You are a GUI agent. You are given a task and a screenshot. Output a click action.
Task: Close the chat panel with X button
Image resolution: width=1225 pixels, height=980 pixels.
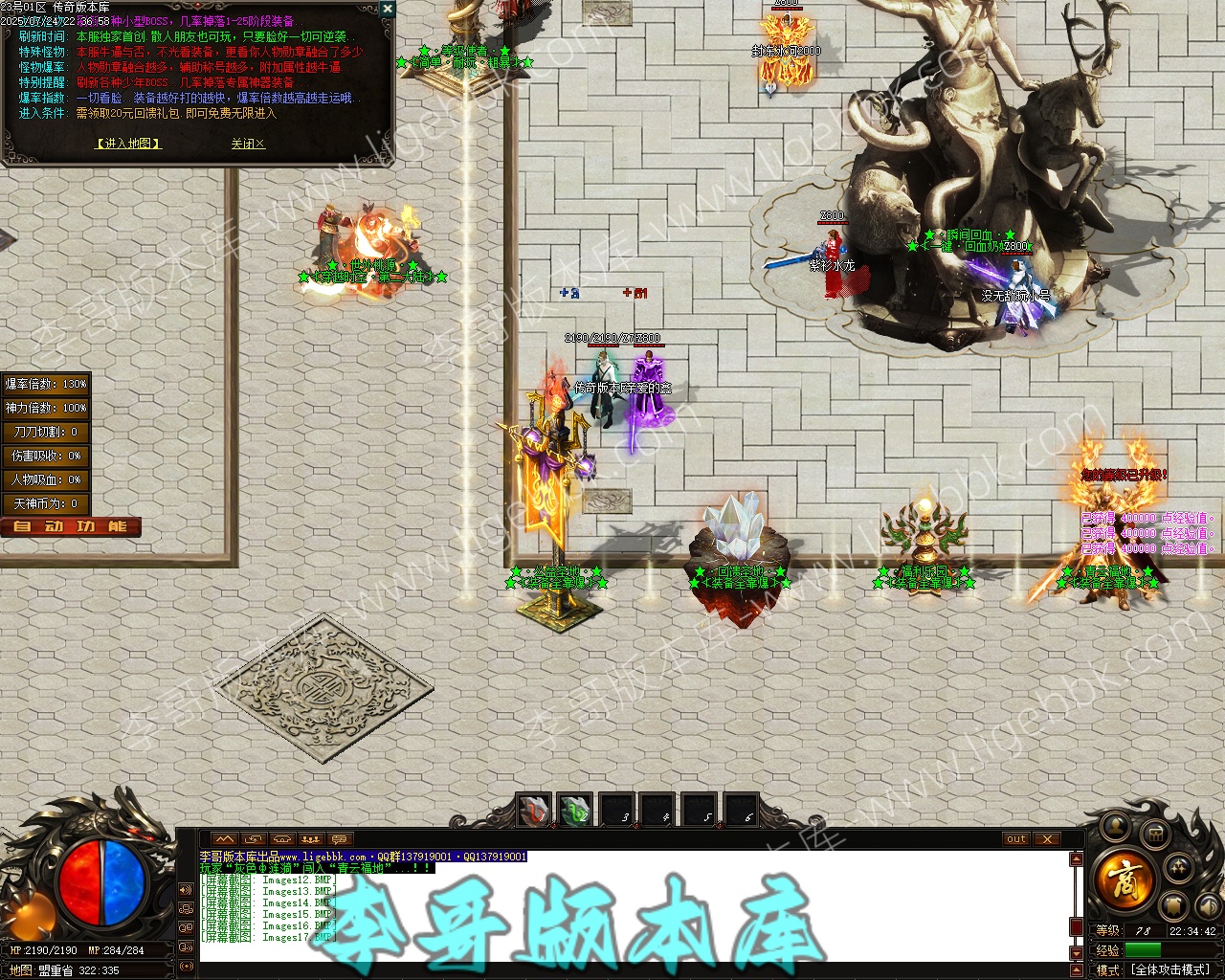point(1047,839)
